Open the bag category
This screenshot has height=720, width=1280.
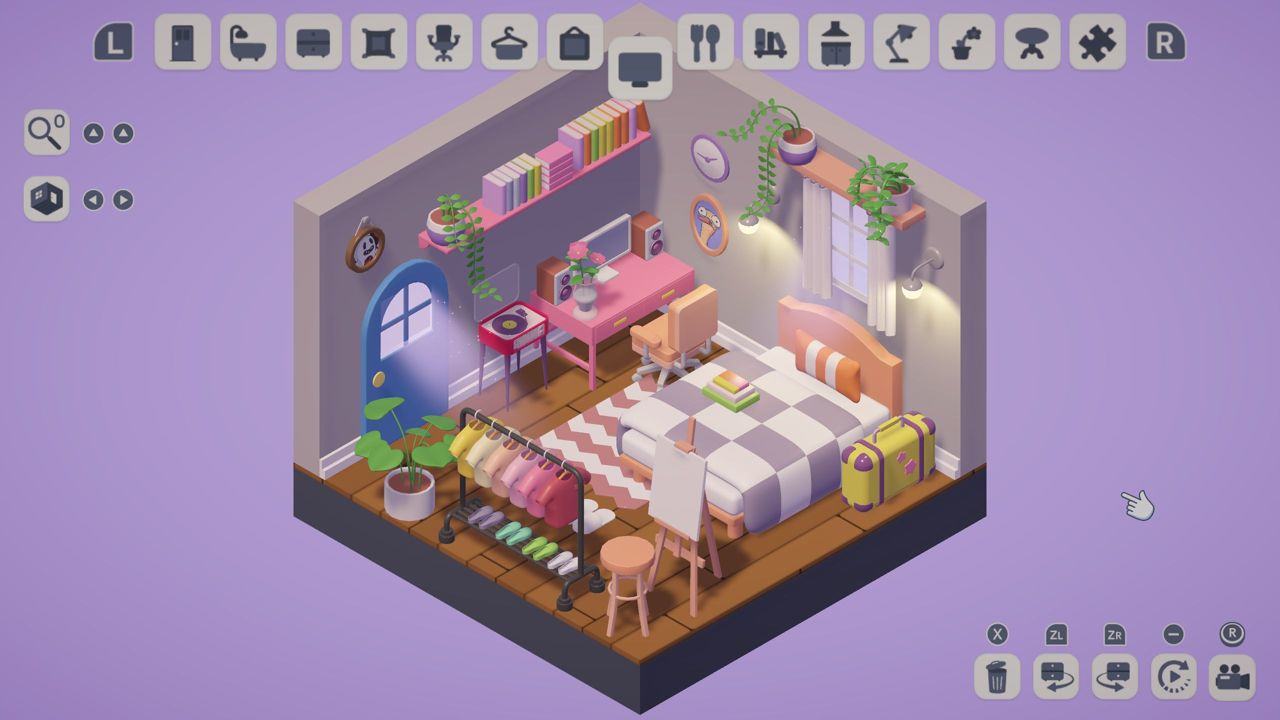click(574, 43)
